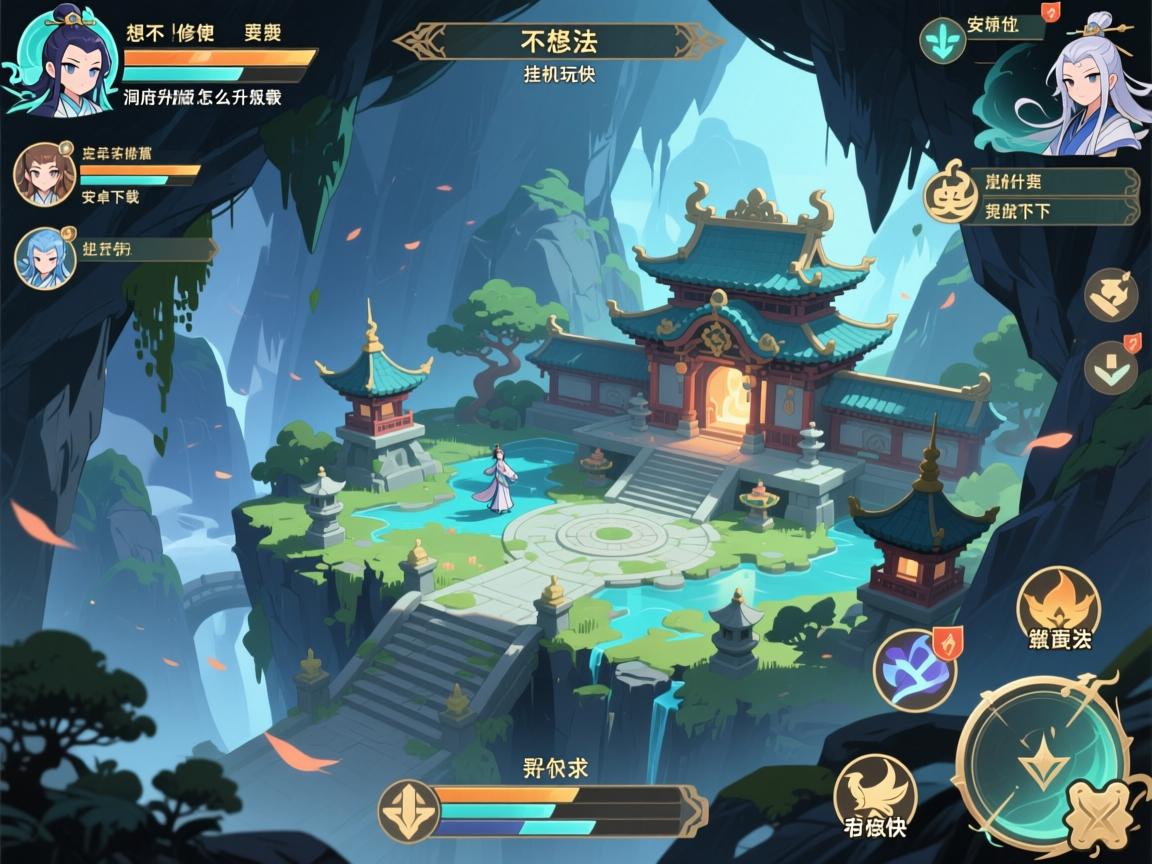Activate the download arrow icon with red badge
This screenshot has width=1152, height=864.
(1111, 367)
